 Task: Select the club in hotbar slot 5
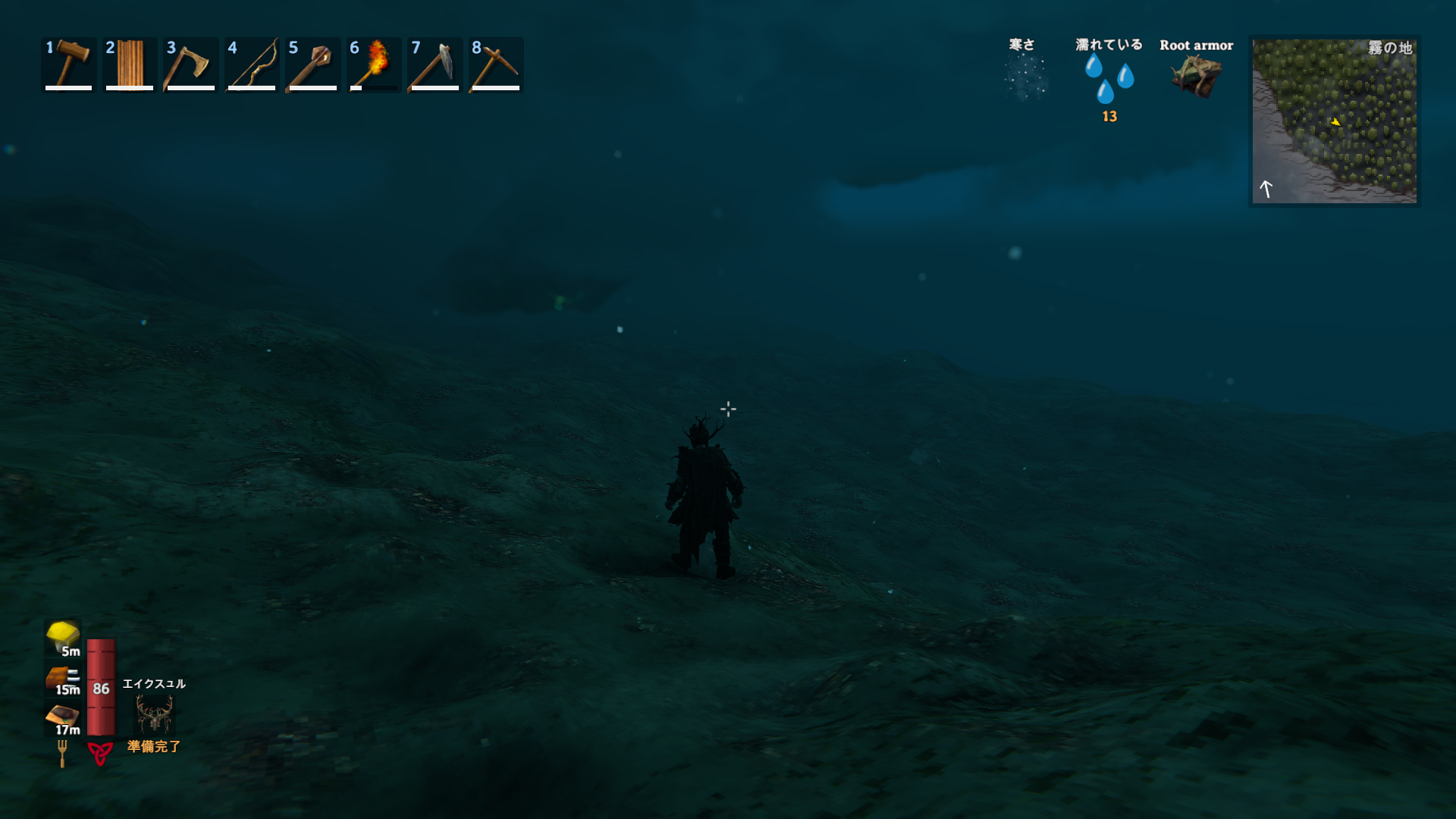tap(312, 64)
